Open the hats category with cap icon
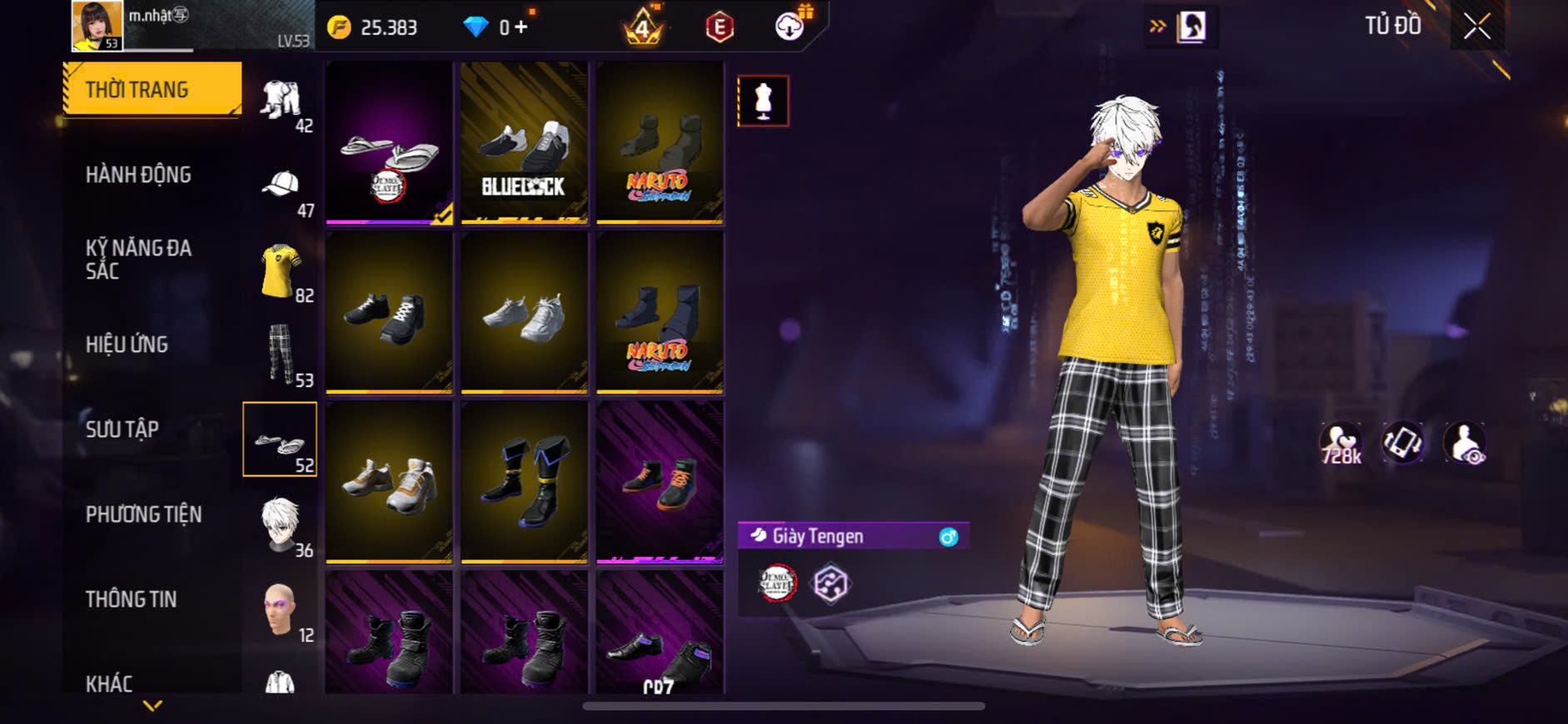This screenshot has height=724, width=1568. pos(281,186)
